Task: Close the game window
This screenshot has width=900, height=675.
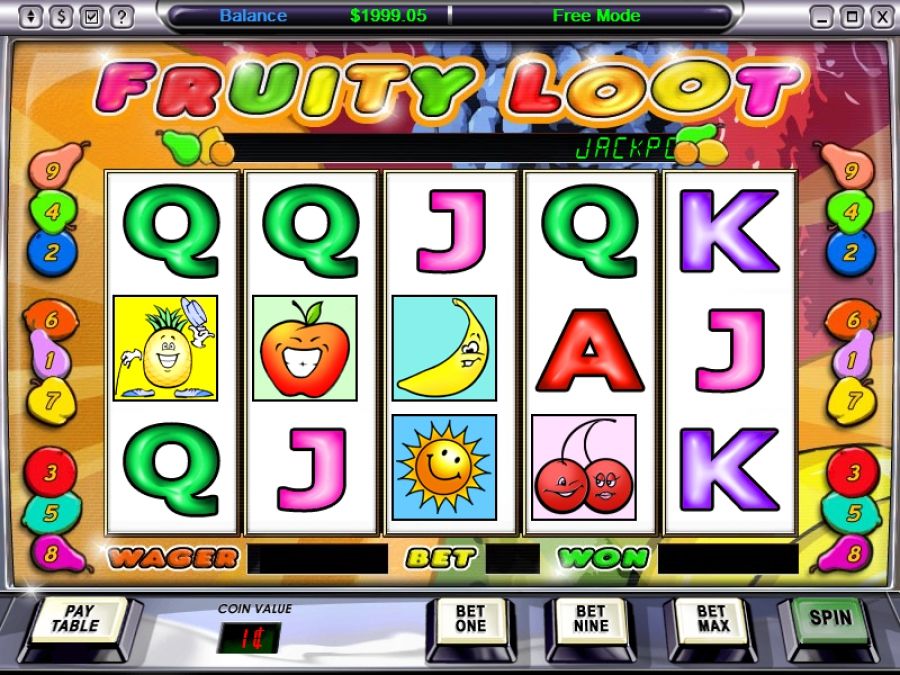Action: (x=880, y=16)
